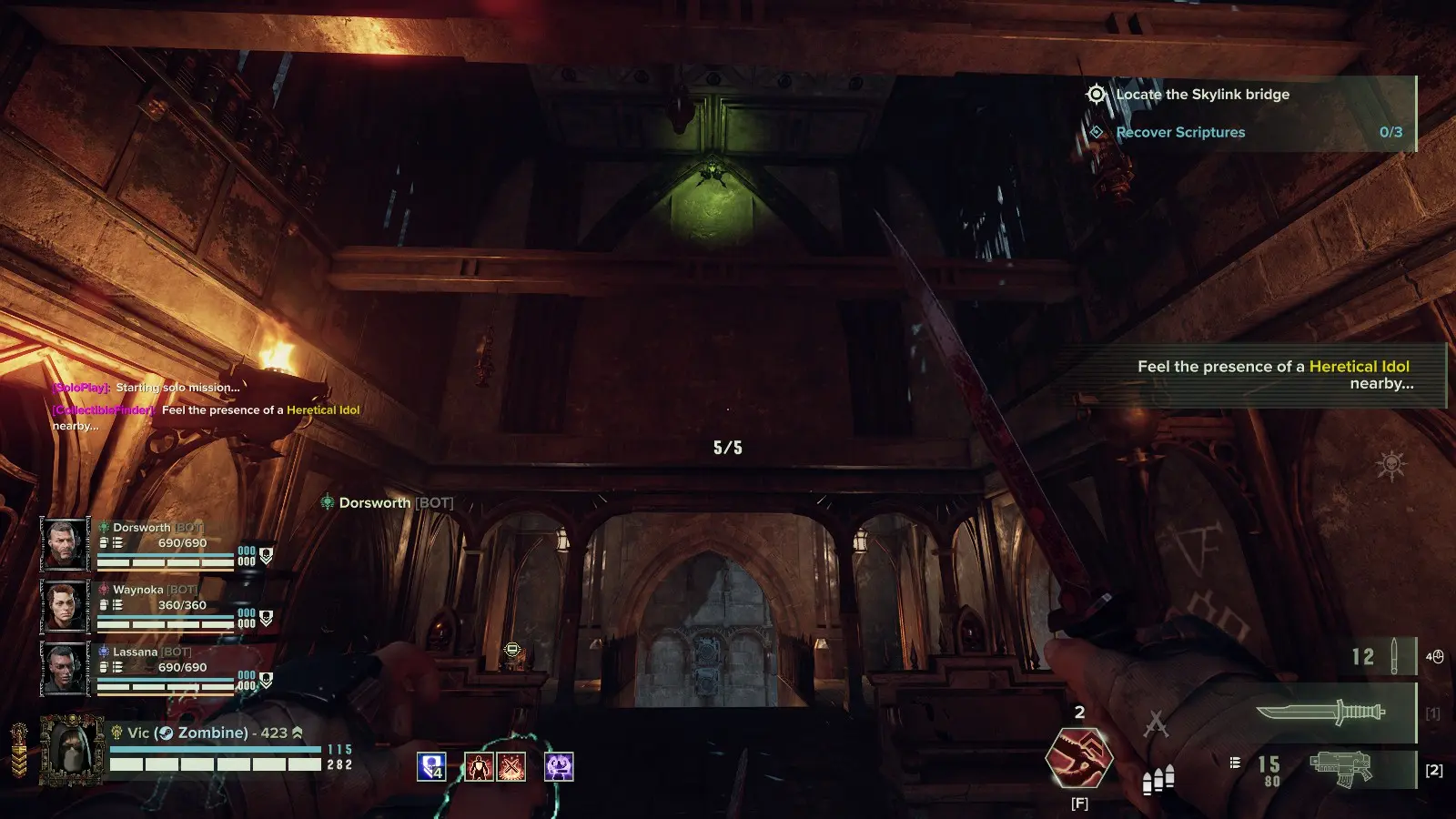The image size is (1456, 819).
Task: Select the combat knife weapon slot
Action: tap(1319, 712)
